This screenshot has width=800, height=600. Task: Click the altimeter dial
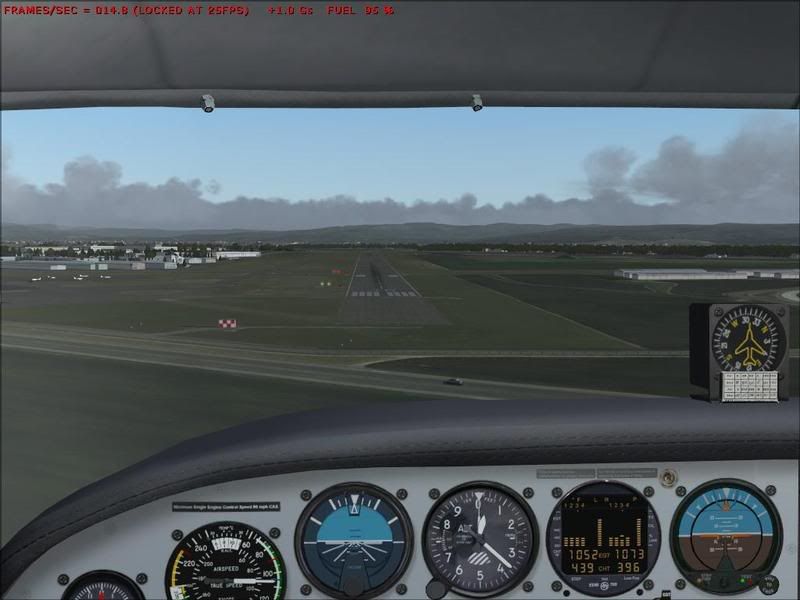(x=480, y=538)
